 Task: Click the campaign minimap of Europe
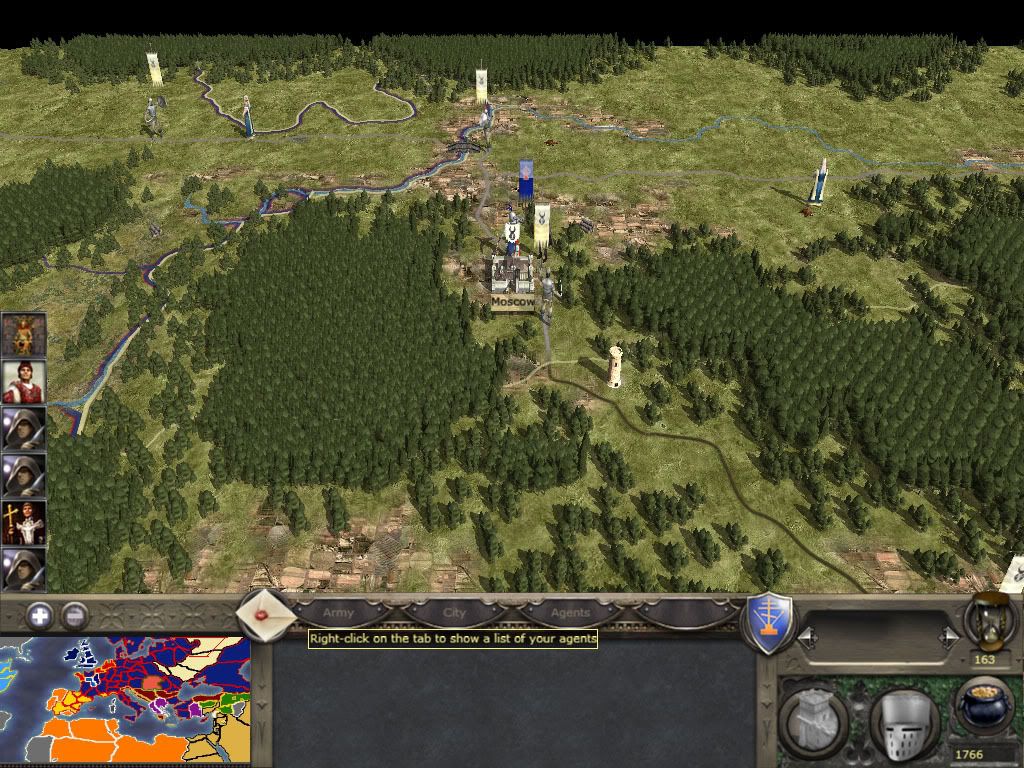pos(125,702)
